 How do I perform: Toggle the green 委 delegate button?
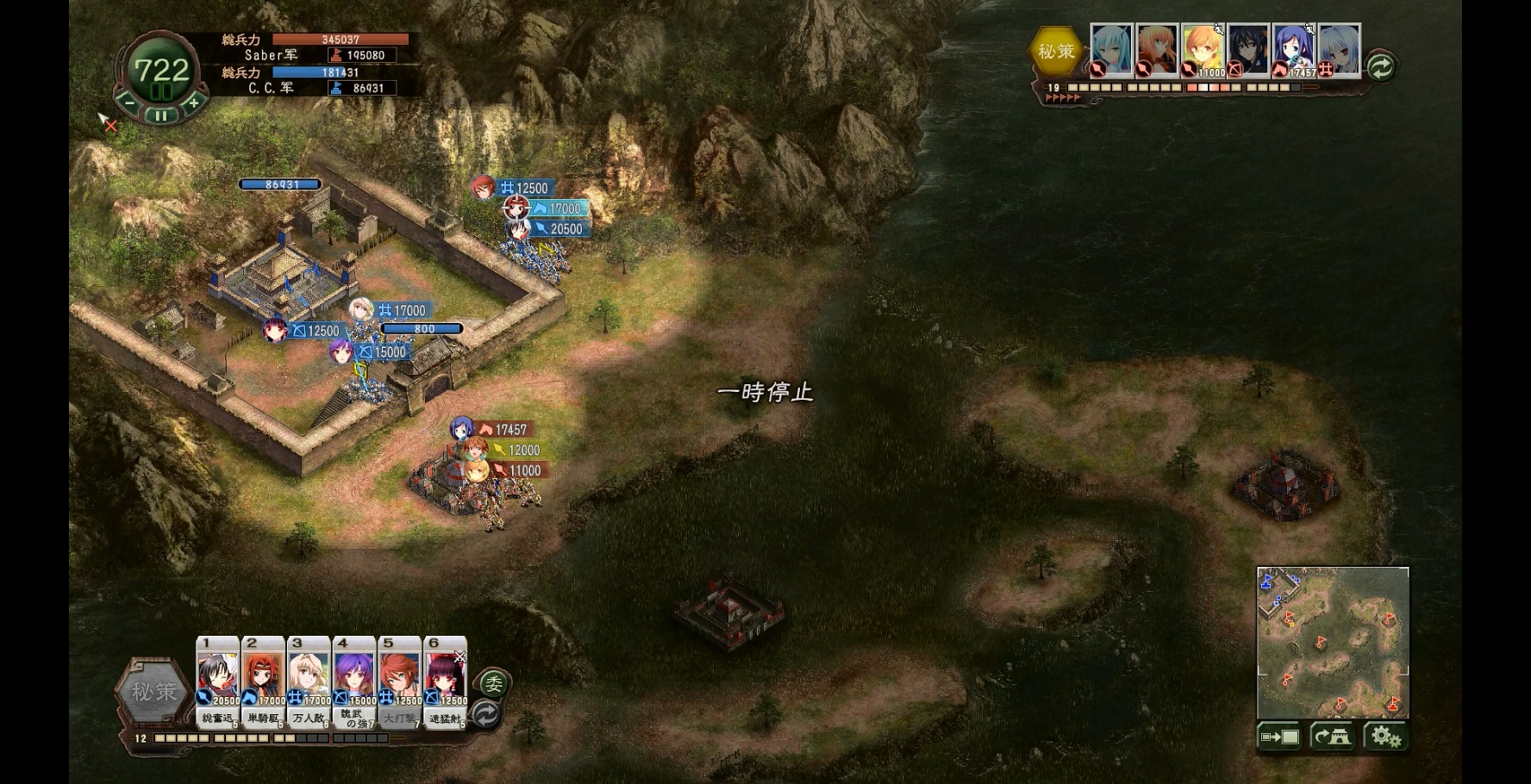coord(493,684)
